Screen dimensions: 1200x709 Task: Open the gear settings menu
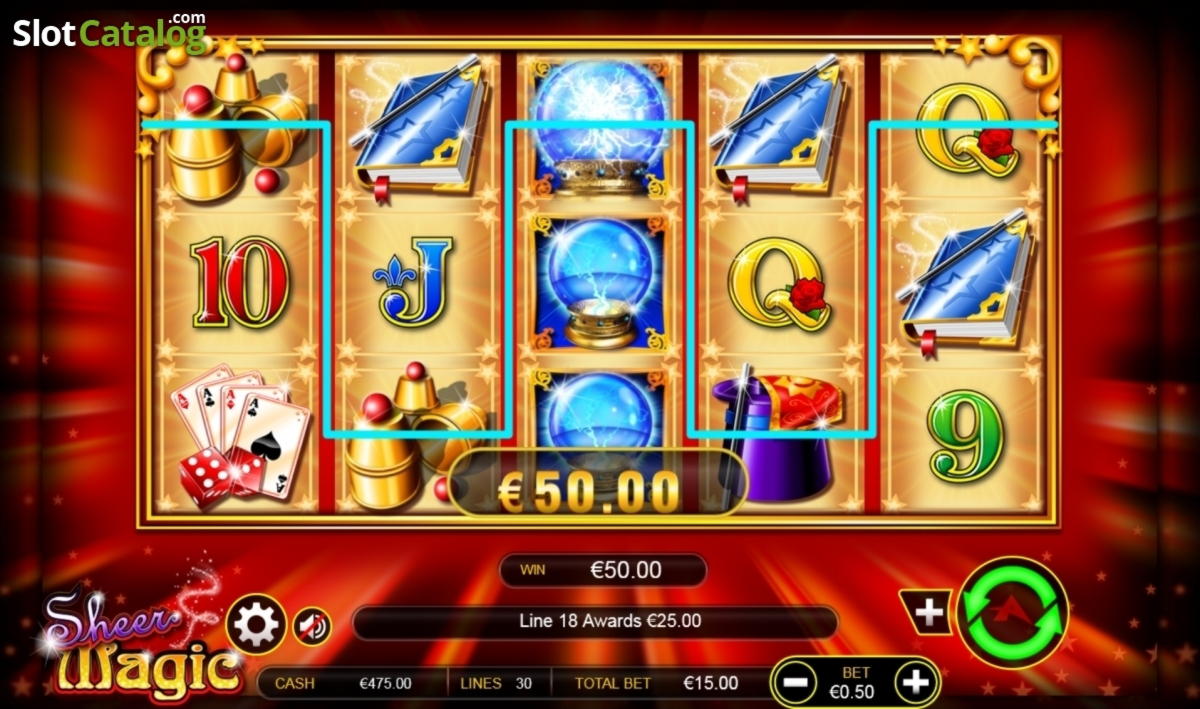(x=257, y=625)
